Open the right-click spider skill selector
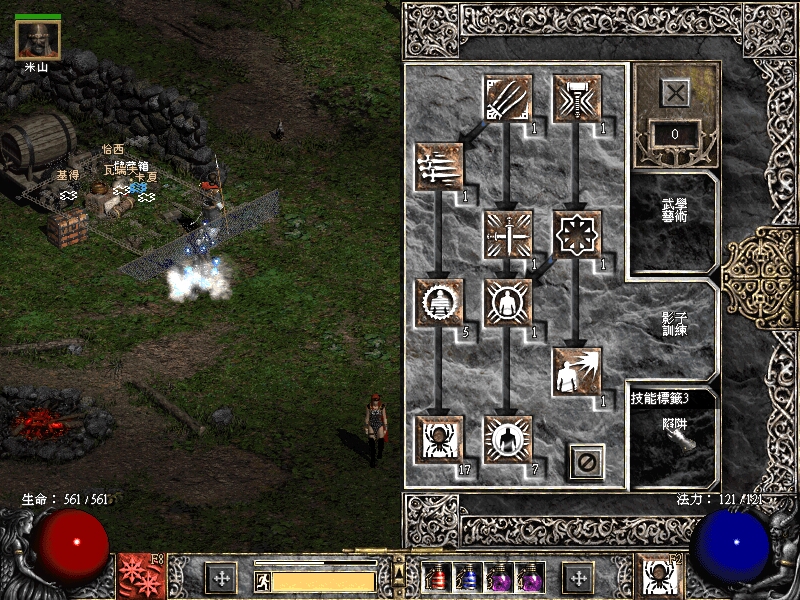 click(659, 576)
